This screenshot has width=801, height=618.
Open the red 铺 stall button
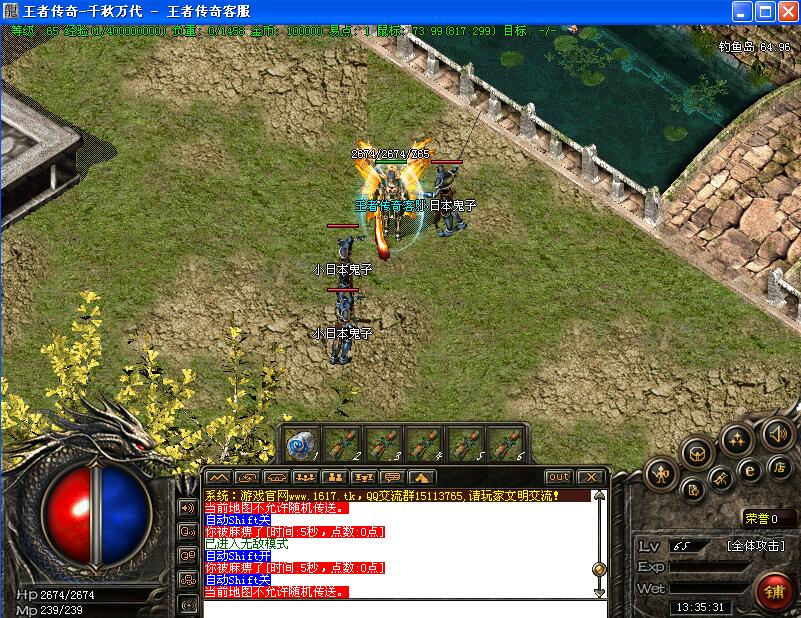click(x=774, y=588)
